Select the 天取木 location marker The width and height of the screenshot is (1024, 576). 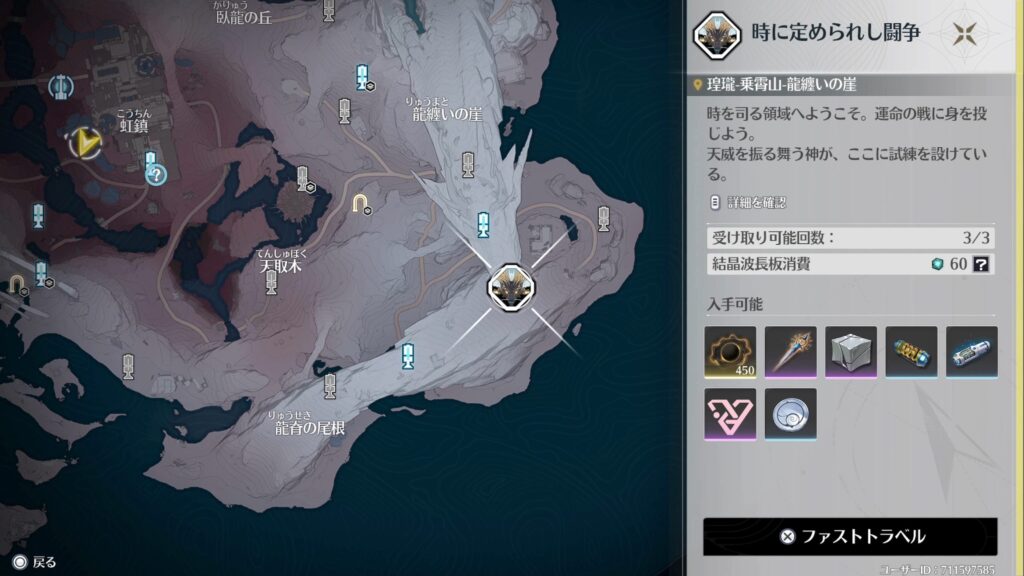coord(271,283)
